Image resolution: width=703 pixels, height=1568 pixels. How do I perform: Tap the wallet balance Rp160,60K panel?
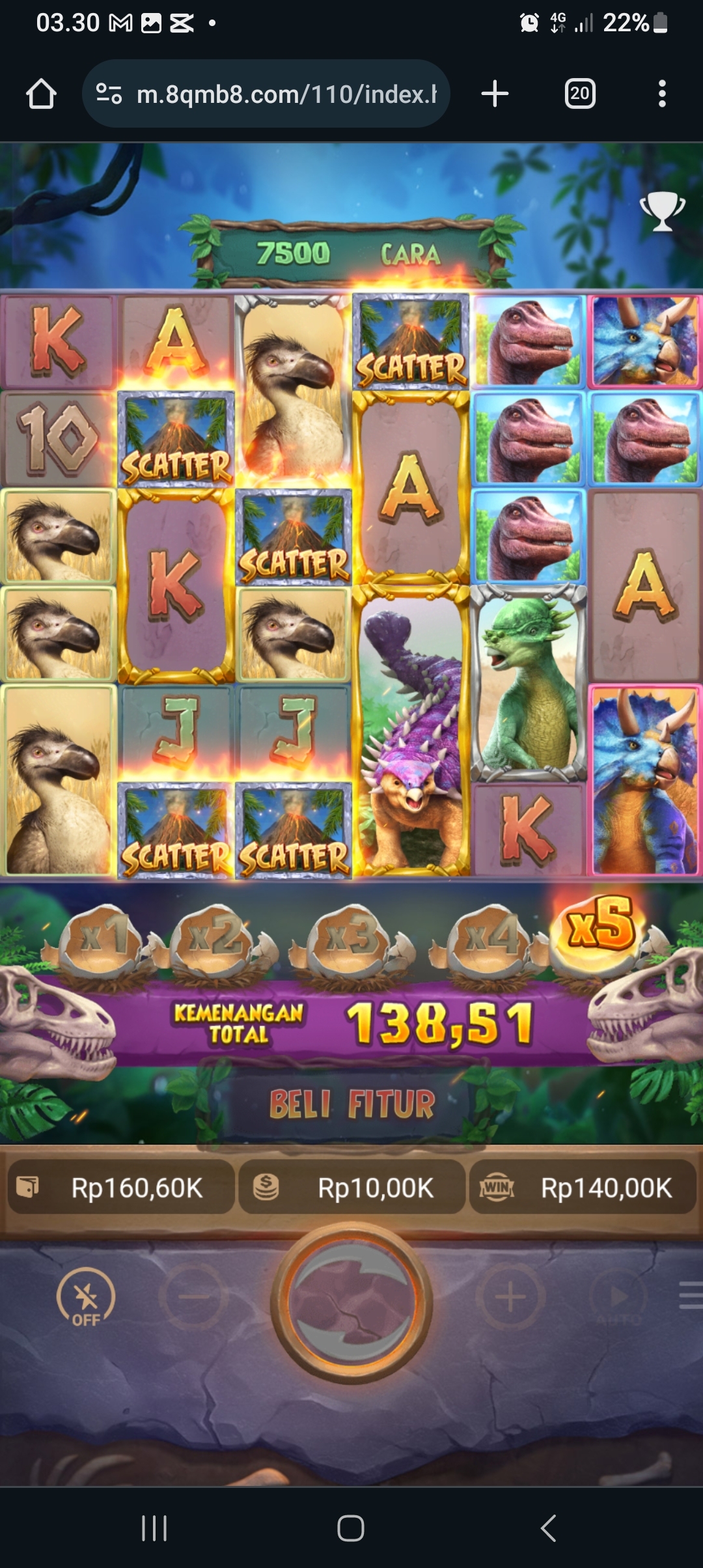tap(121, 1188)
